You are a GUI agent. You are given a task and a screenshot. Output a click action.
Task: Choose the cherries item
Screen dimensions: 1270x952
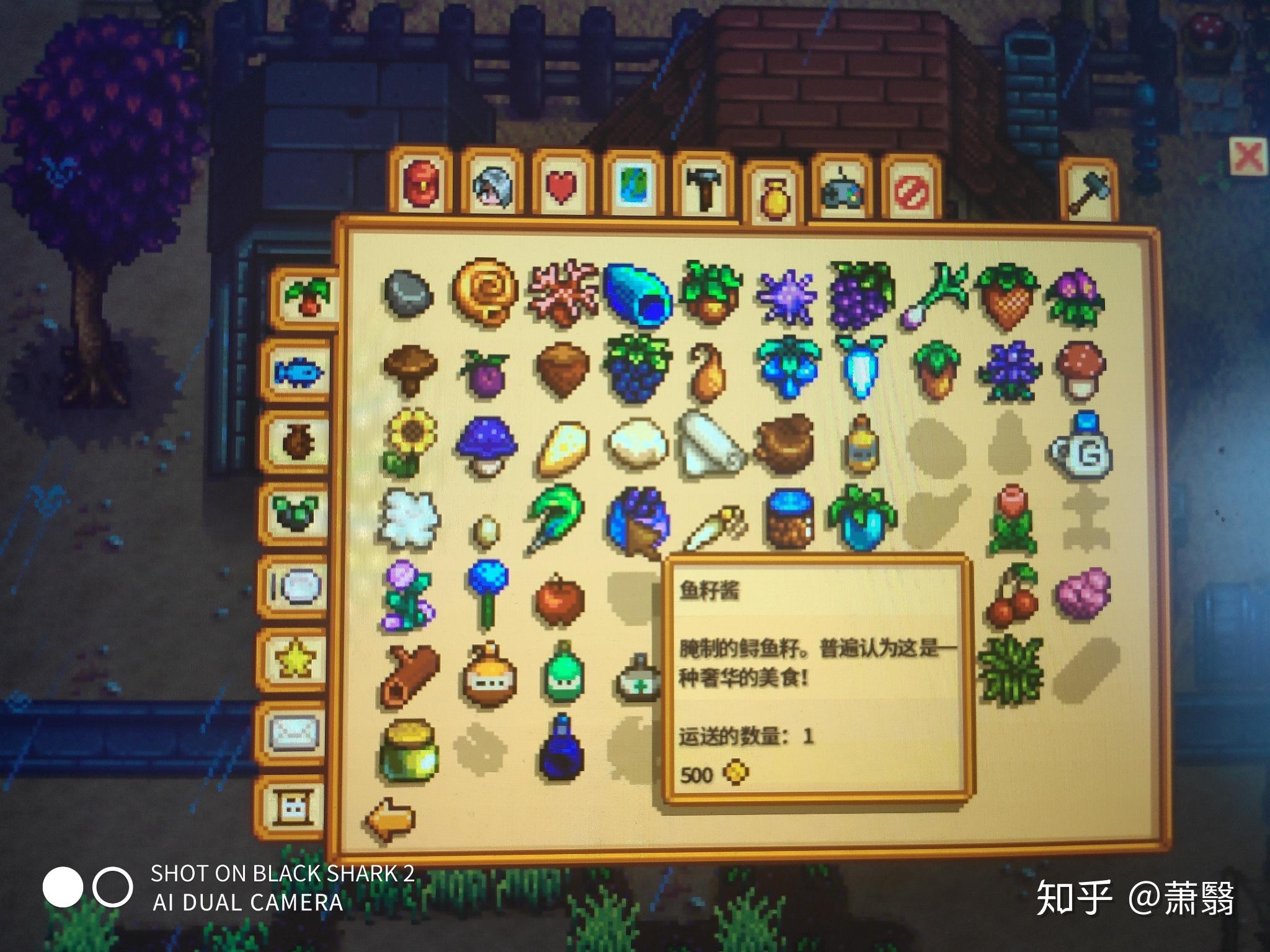[x=1011, y=595]
